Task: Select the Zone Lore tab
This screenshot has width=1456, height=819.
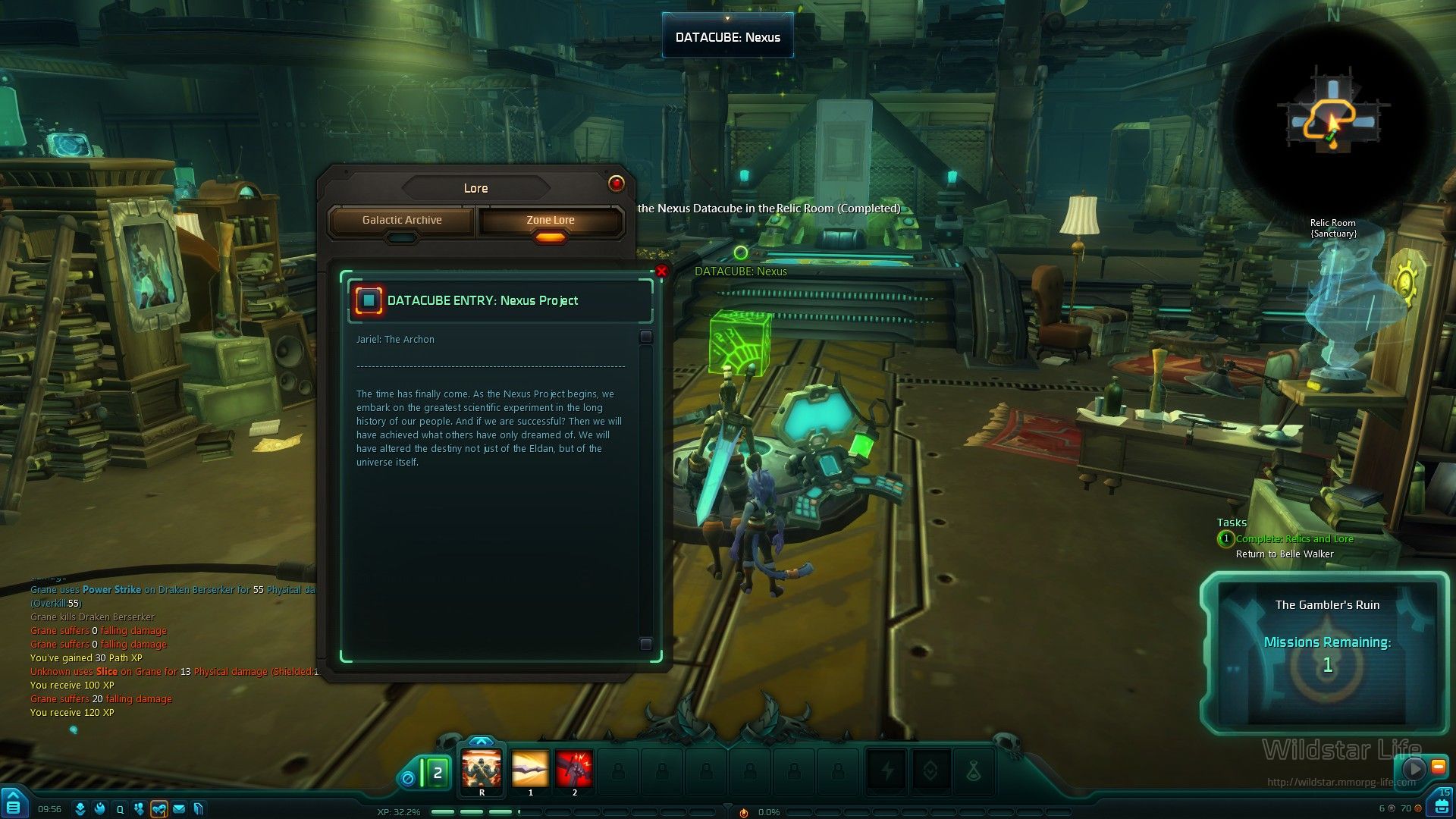Action: (551, 221)
